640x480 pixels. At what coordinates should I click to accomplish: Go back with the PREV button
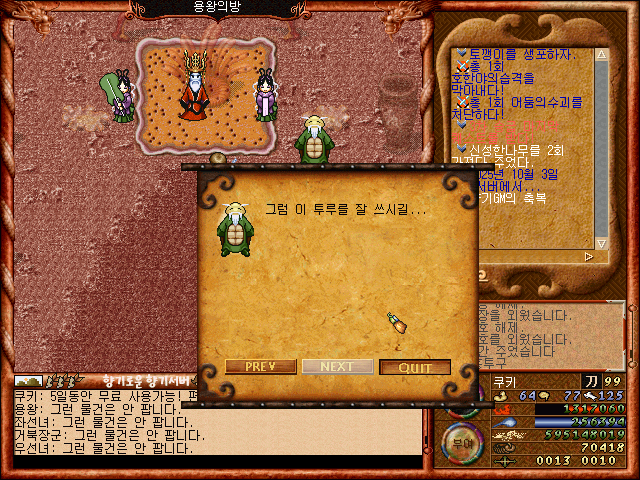click(260, 367)
